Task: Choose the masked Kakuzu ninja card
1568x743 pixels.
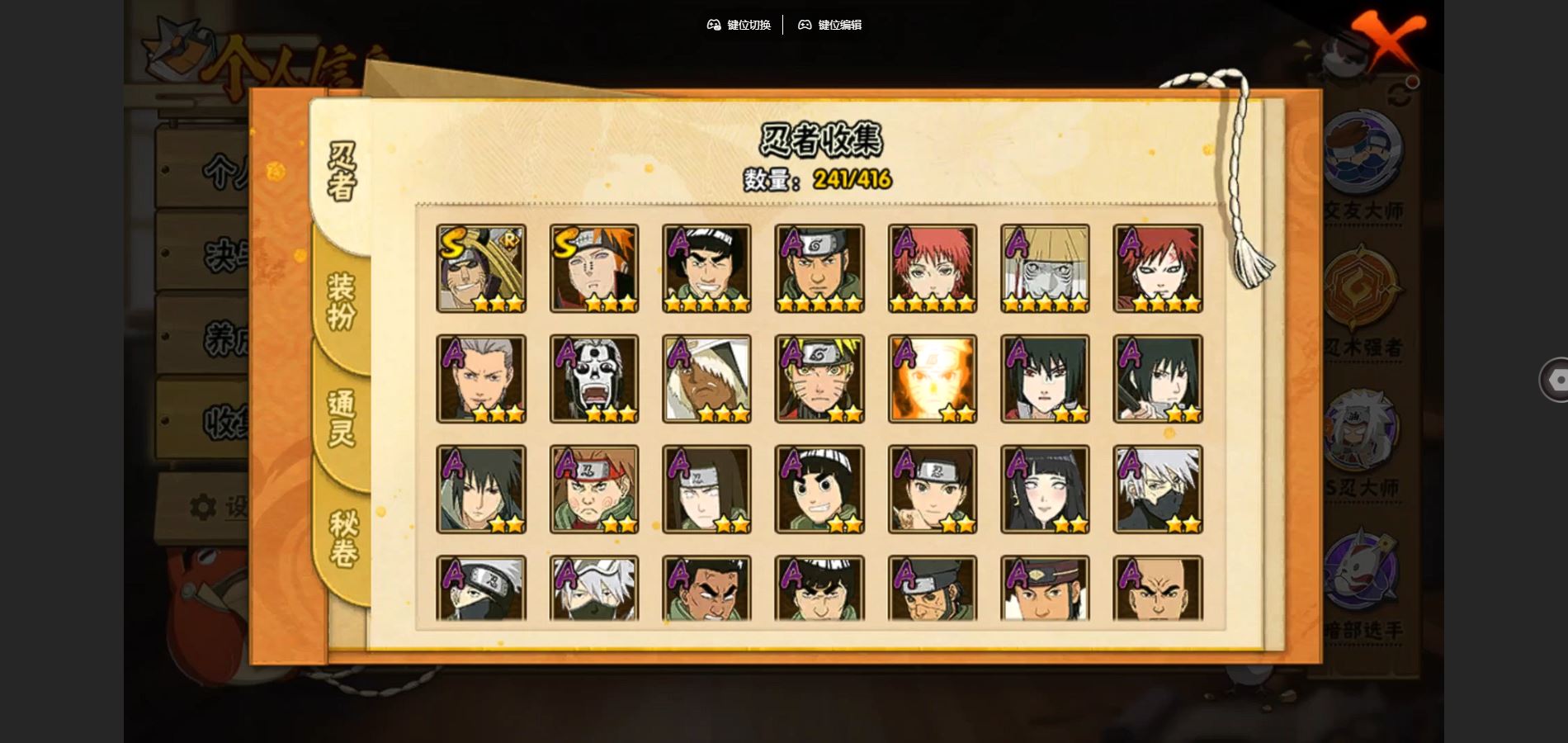Action: tap(594, 379)
